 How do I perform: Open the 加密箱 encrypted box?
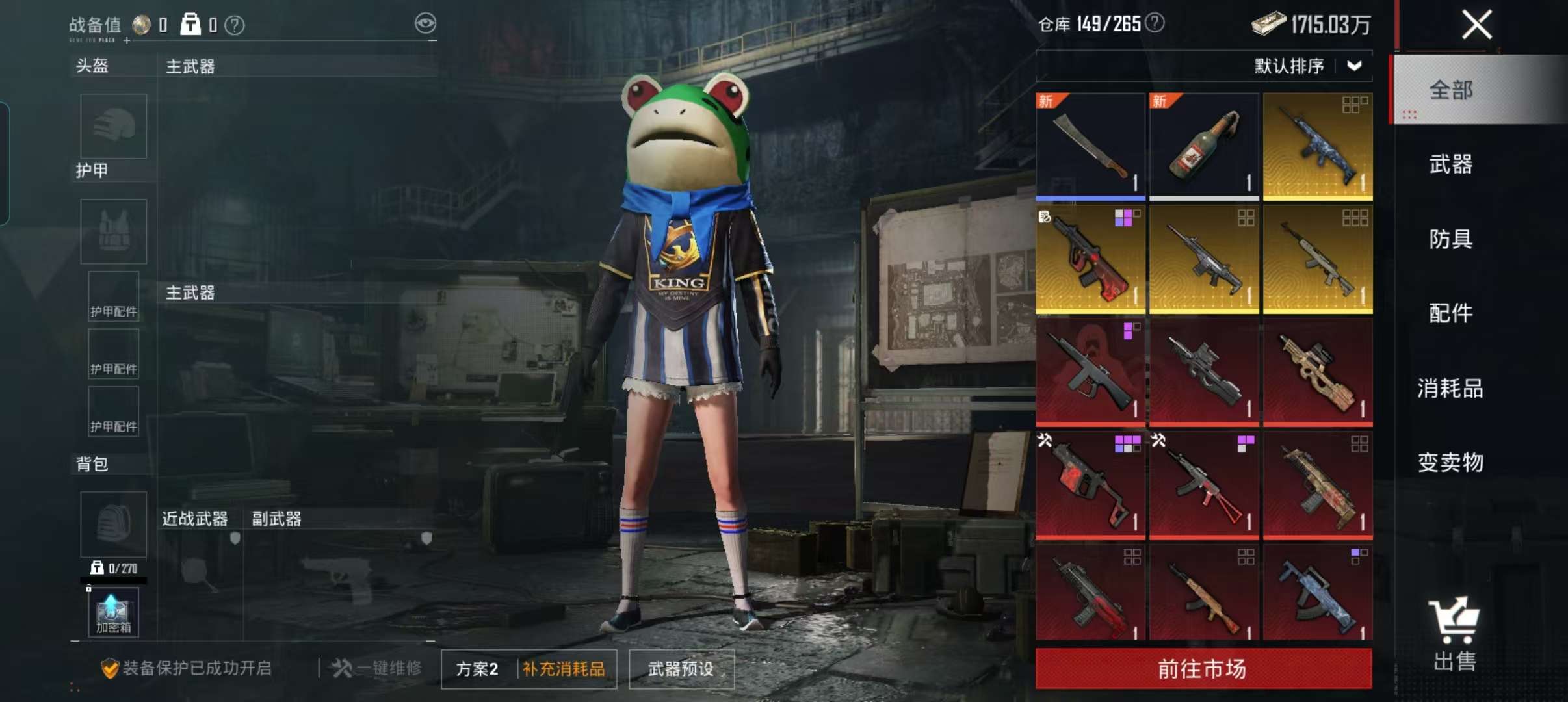[x=113, y=611]
